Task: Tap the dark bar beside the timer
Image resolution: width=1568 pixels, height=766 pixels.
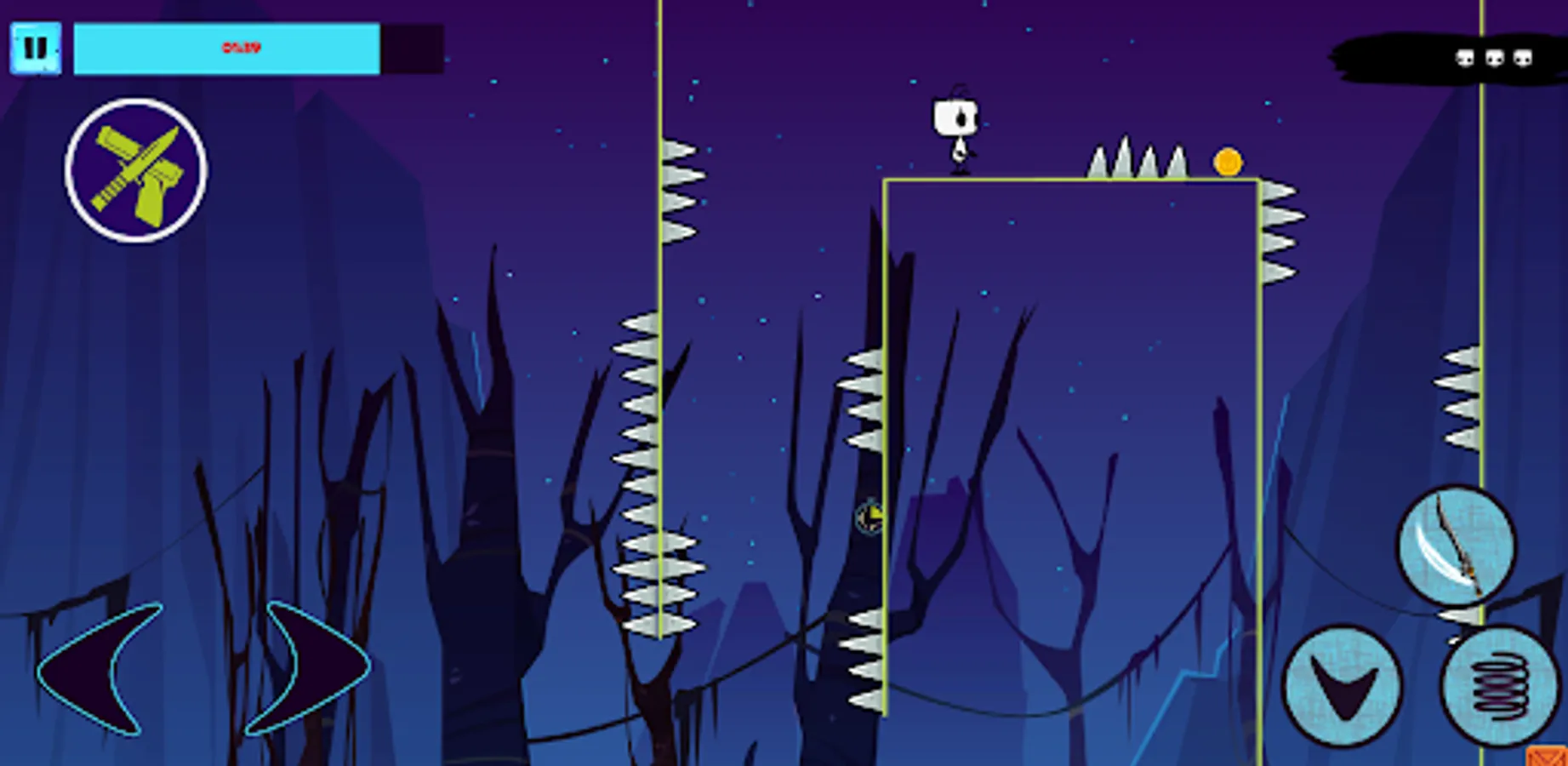Action: click(411, 49)
